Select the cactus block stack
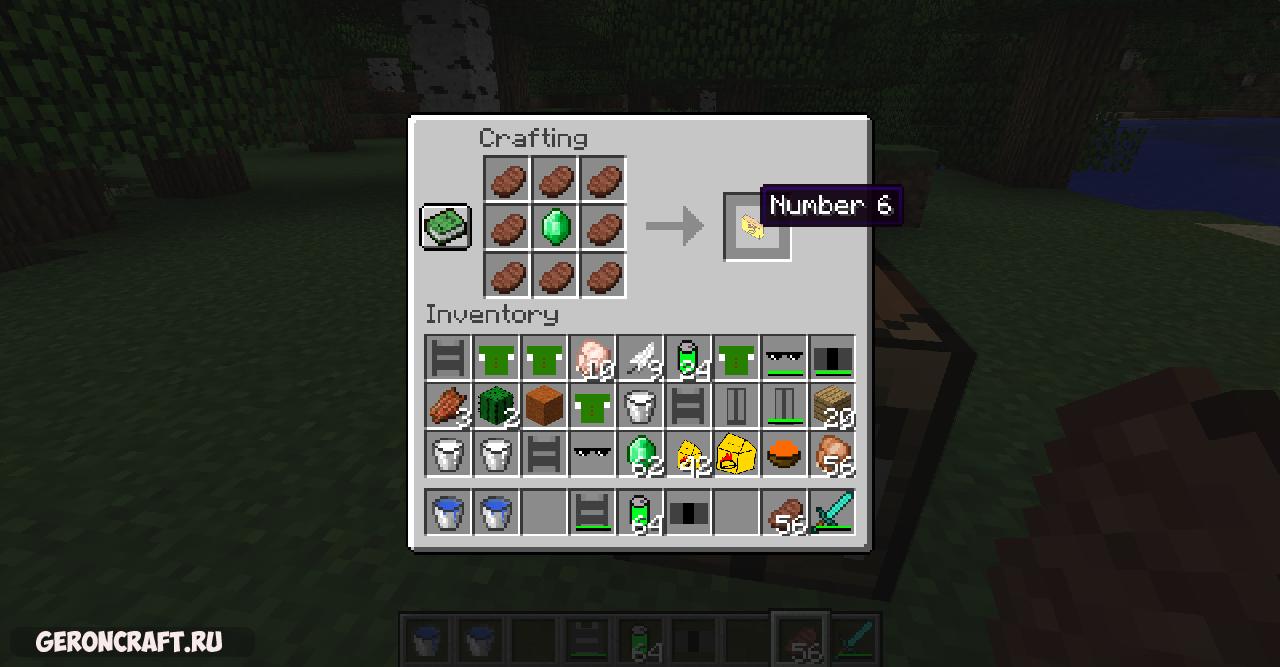 (x=495, y=407)
